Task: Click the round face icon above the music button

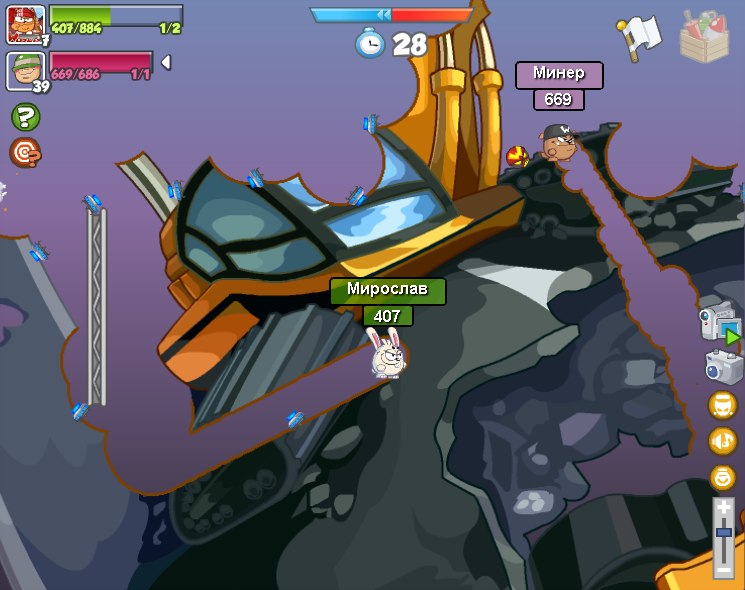Action: point(723,405)
